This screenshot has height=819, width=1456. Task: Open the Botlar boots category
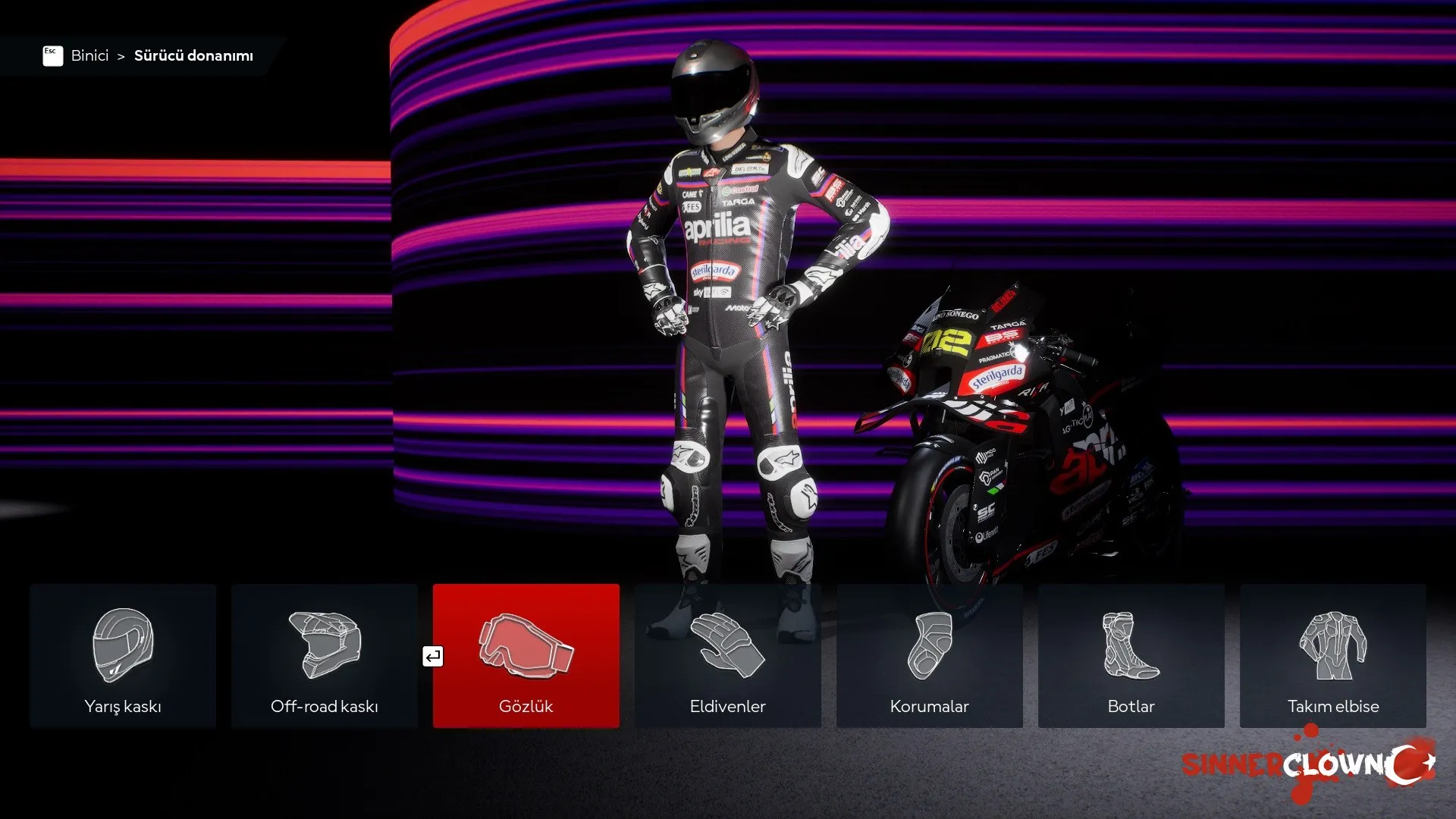[x=1131, y=656]
